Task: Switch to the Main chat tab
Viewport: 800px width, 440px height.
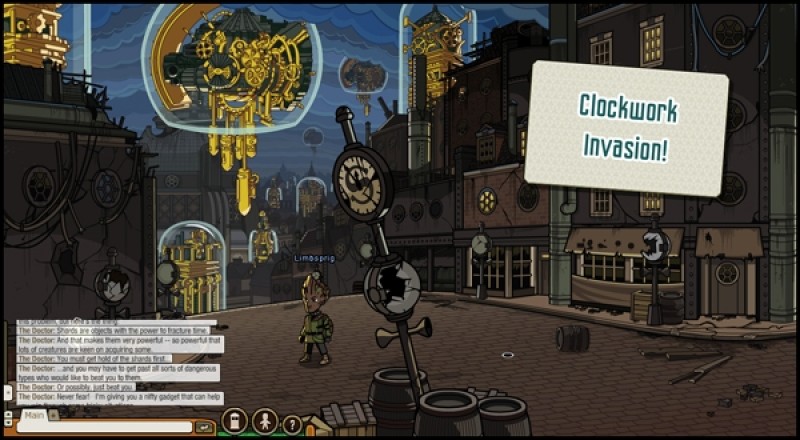Action: (34, 414)
